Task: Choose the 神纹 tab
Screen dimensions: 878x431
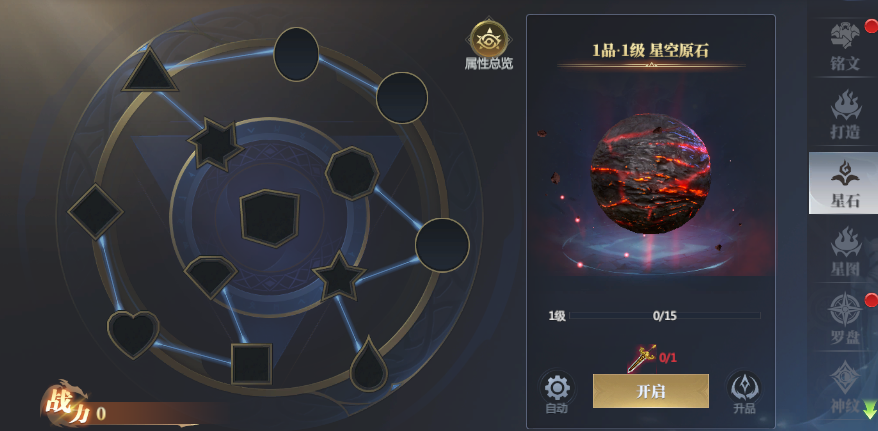Action: 844,384
